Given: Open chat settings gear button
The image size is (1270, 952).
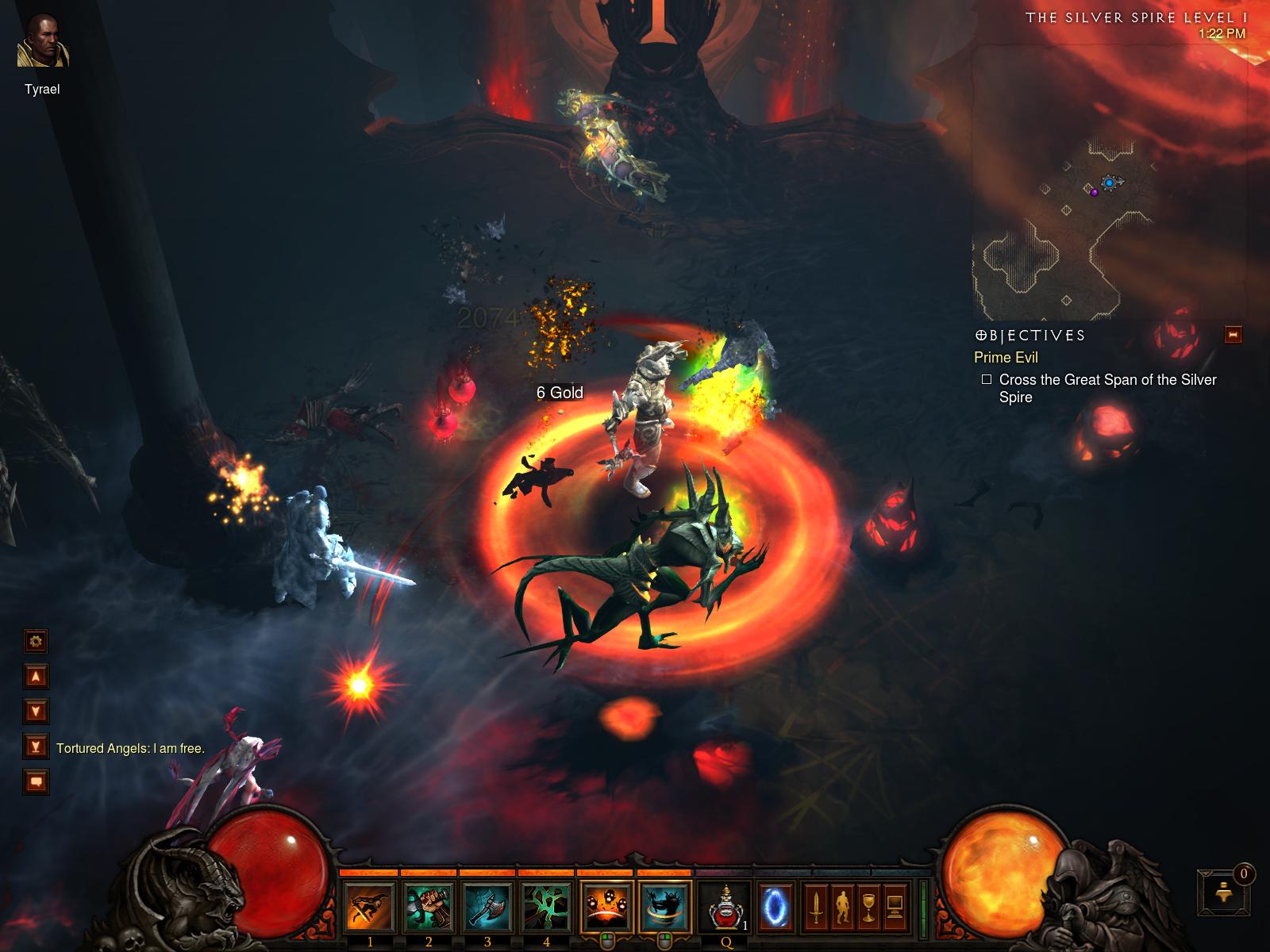Looking at the screenshot, I should pyautogui.click(x=37, y=640).
